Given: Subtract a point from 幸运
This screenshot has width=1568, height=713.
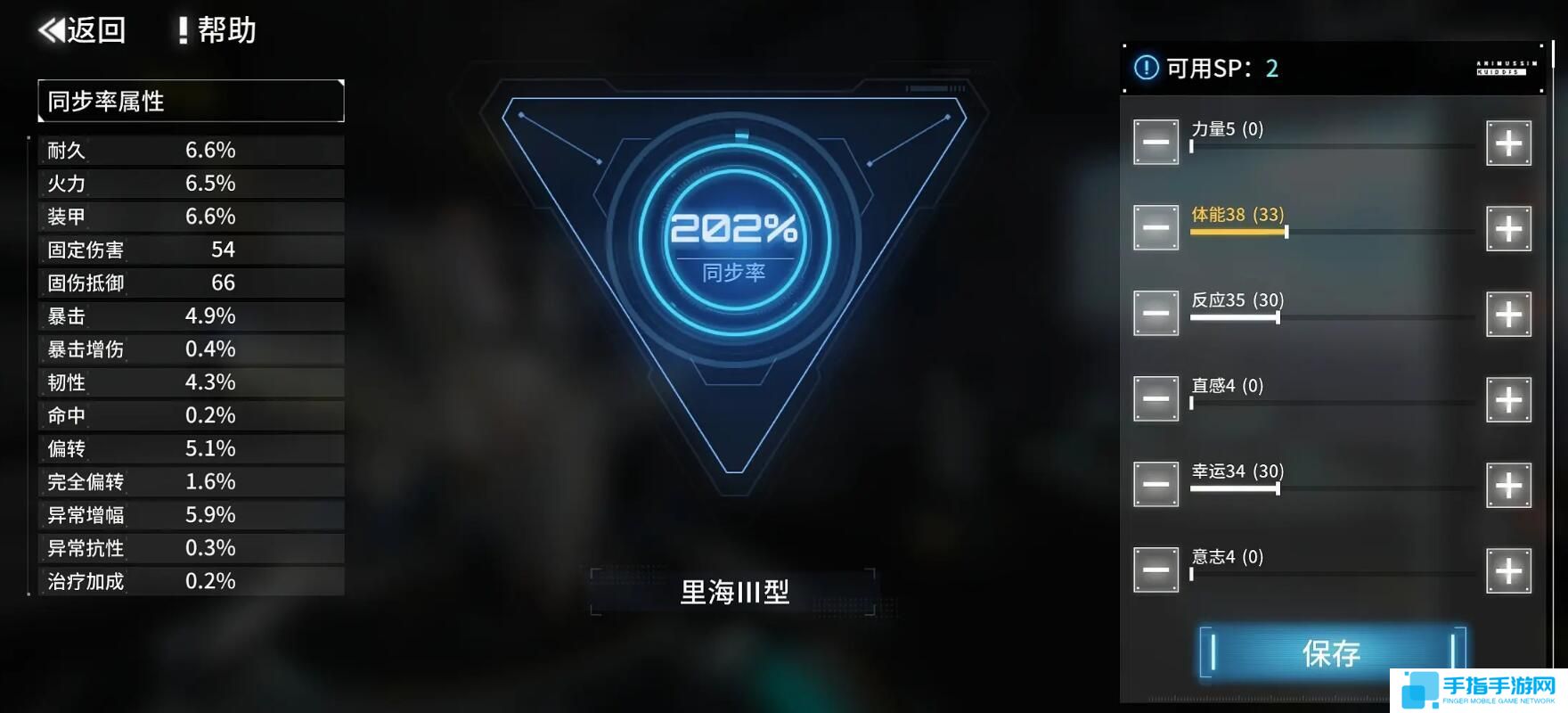Looking at the screenshot, I should point(1156,486).
